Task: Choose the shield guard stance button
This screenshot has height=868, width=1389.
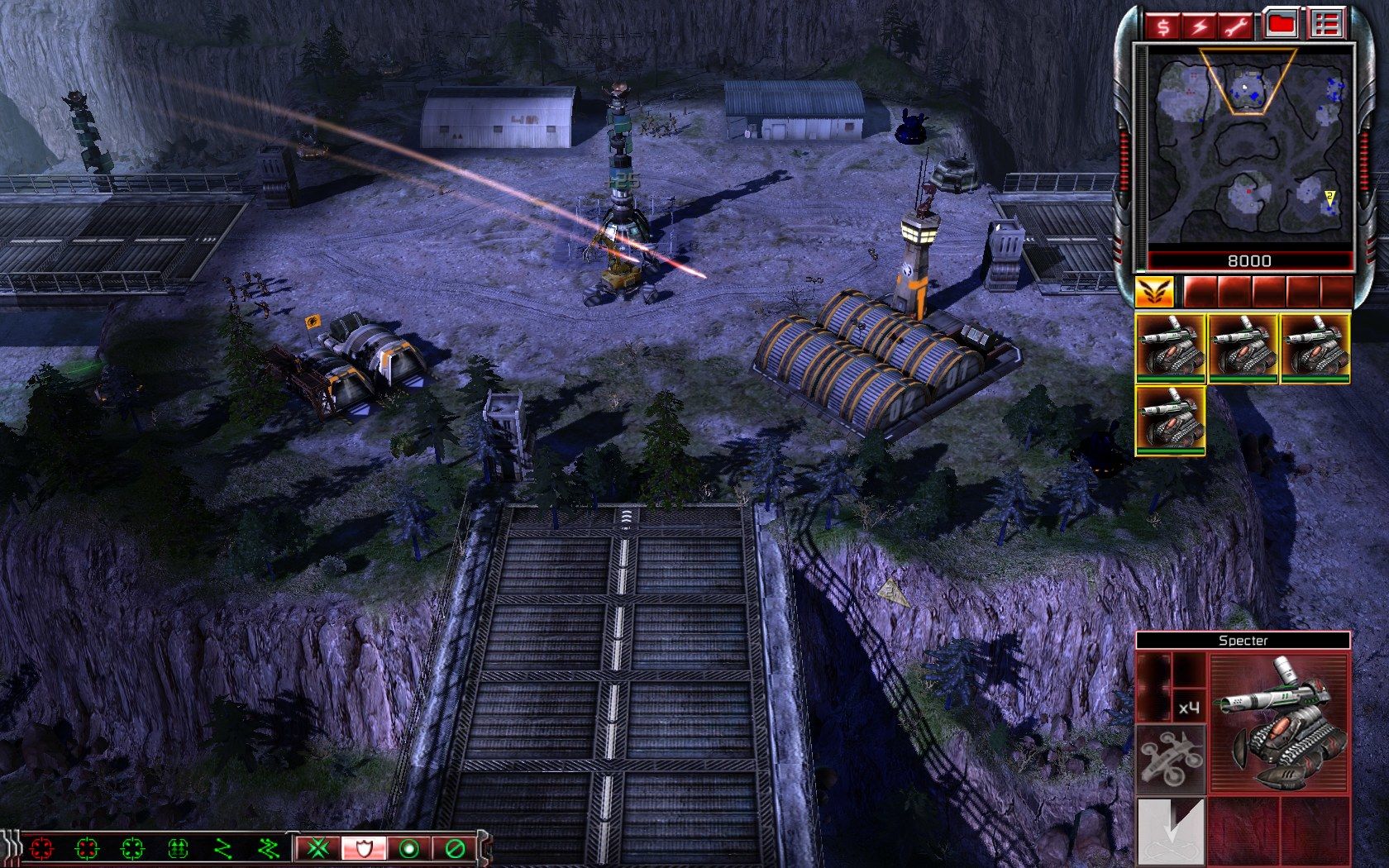Action: 362,848
